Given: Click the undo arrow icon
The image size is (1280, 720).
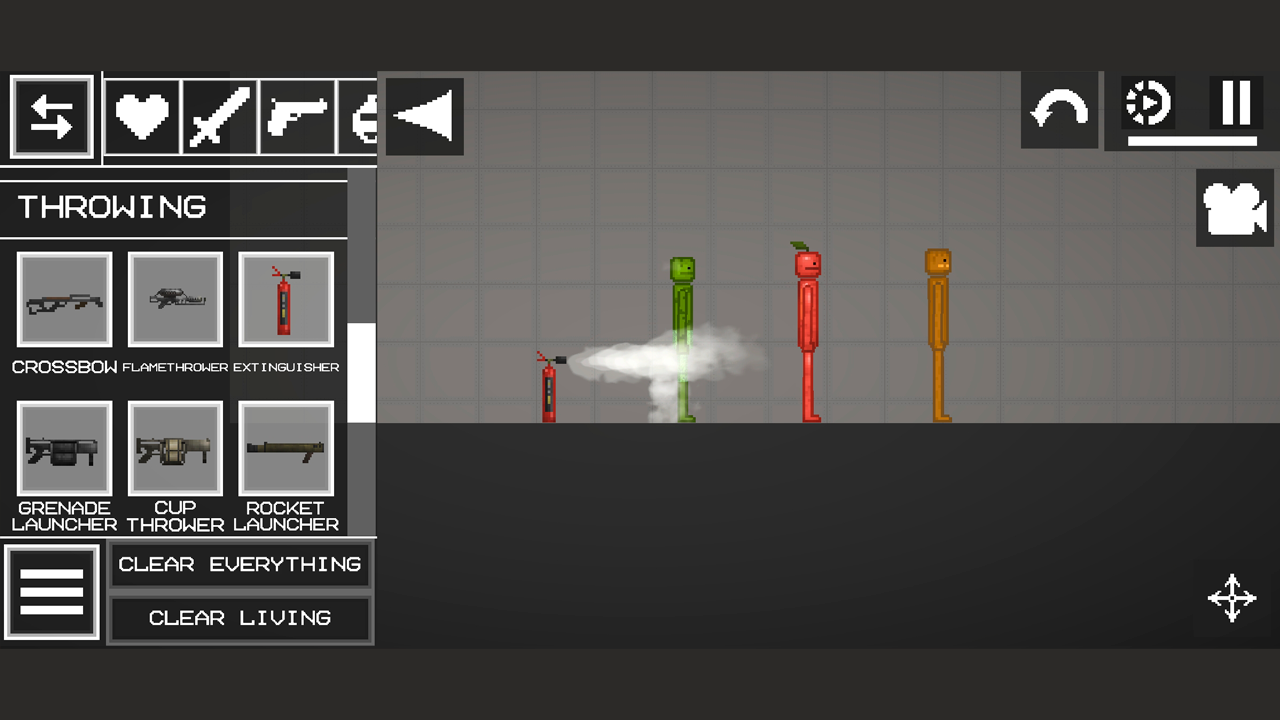Looking at the screenshot, I should point(1059,108).
